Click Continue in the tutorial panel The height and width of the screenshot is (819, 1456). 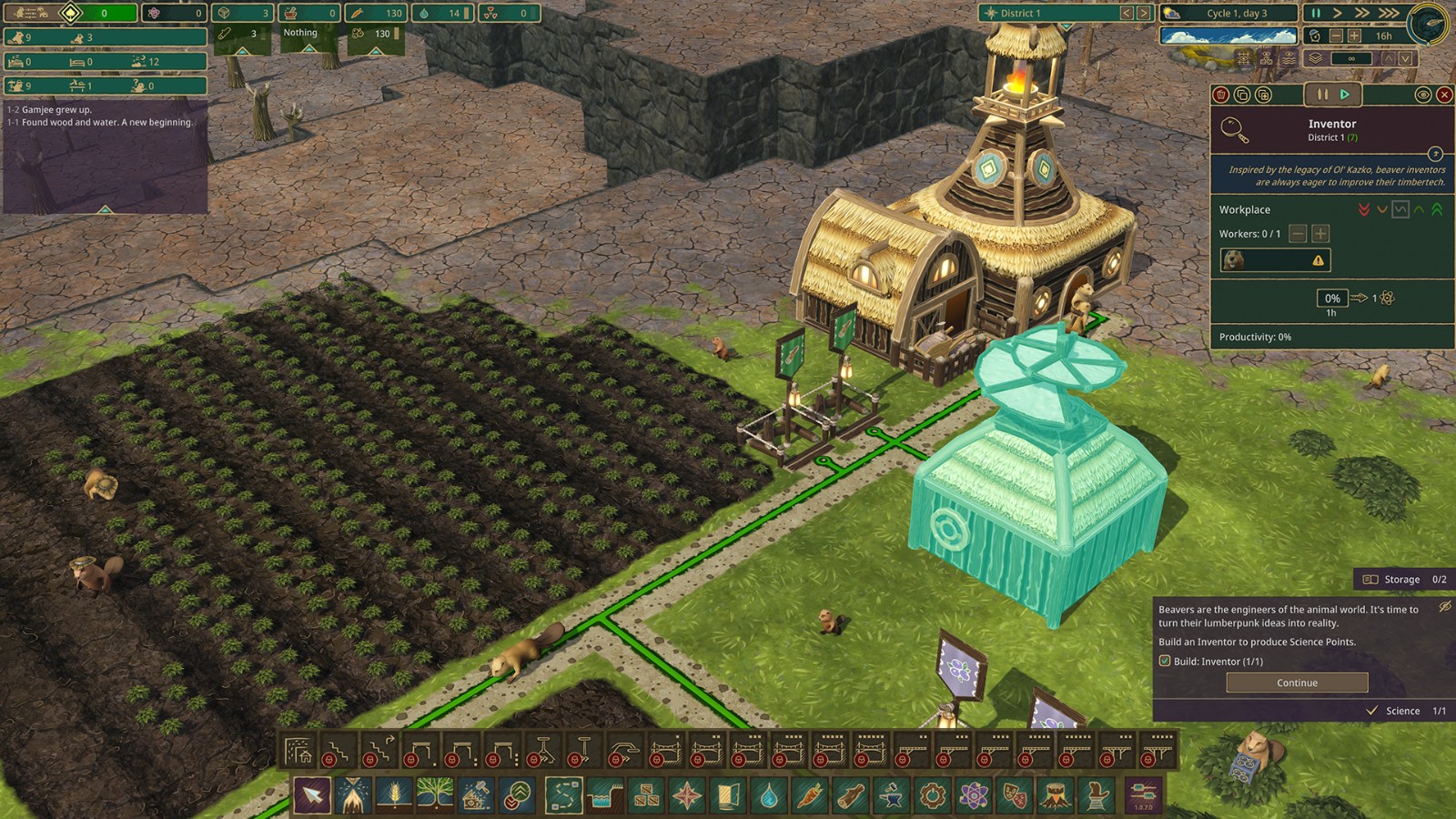[x=1297, y=682]
